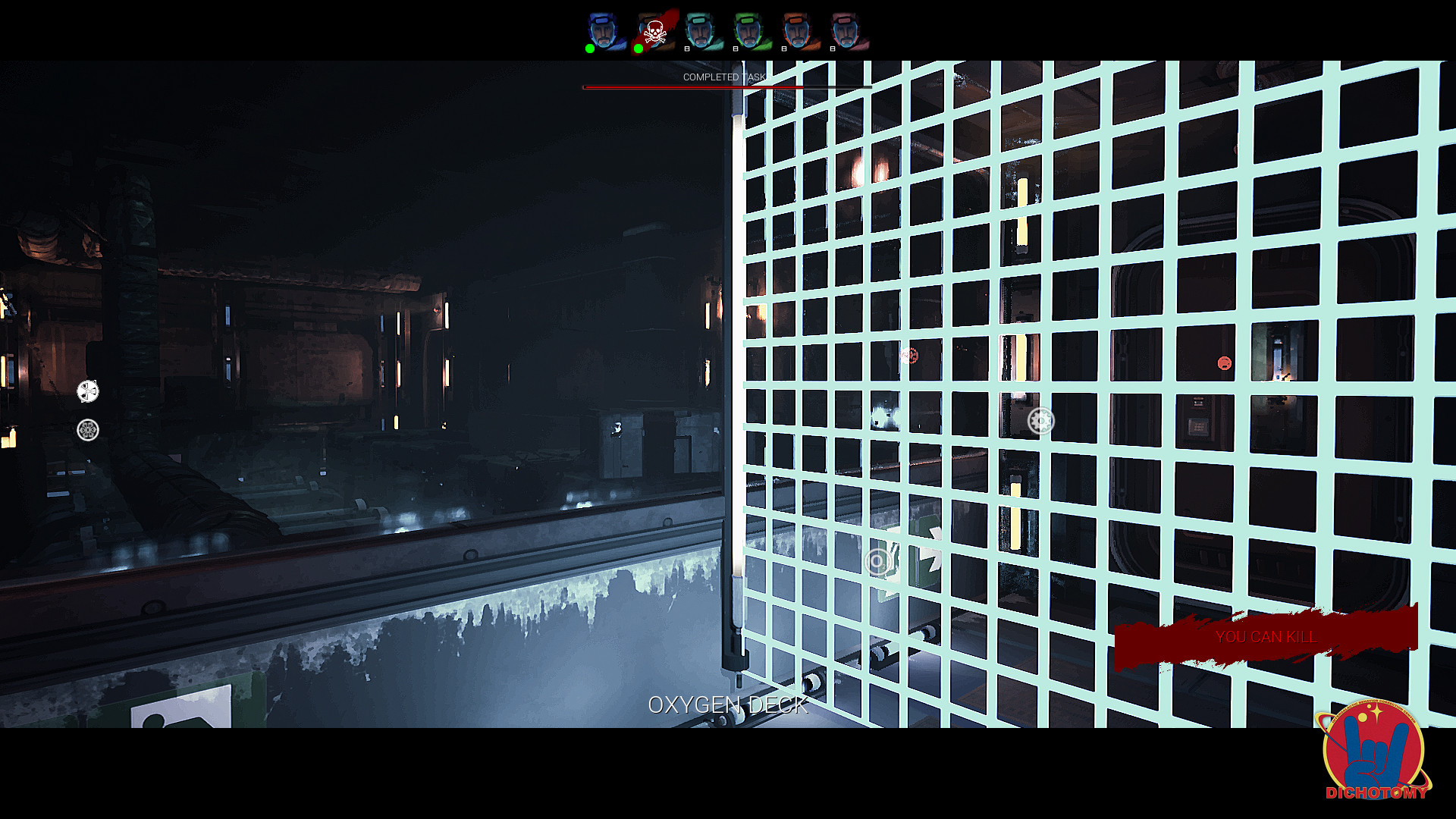Select the solid red circle marker
Viewport: 1456px width, 819px height.
click(1224, 363)
